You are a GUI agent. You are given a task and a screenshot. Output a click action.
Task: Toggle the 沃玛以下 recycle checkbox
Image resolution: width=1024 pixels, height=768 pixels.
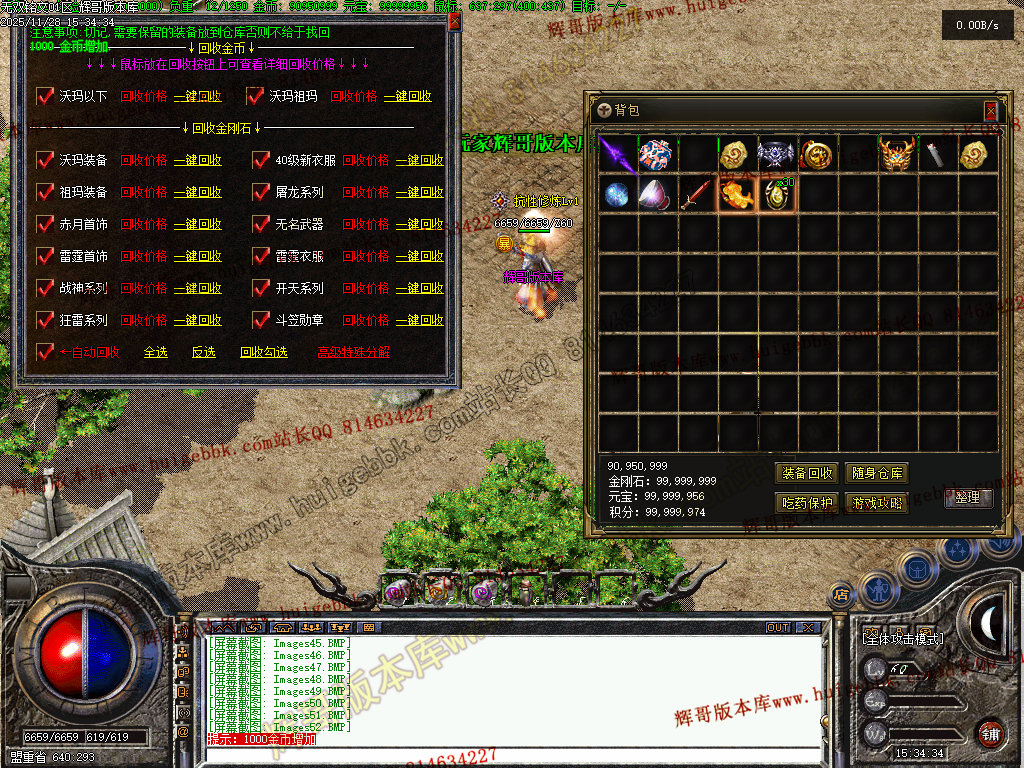pos(45,96)
